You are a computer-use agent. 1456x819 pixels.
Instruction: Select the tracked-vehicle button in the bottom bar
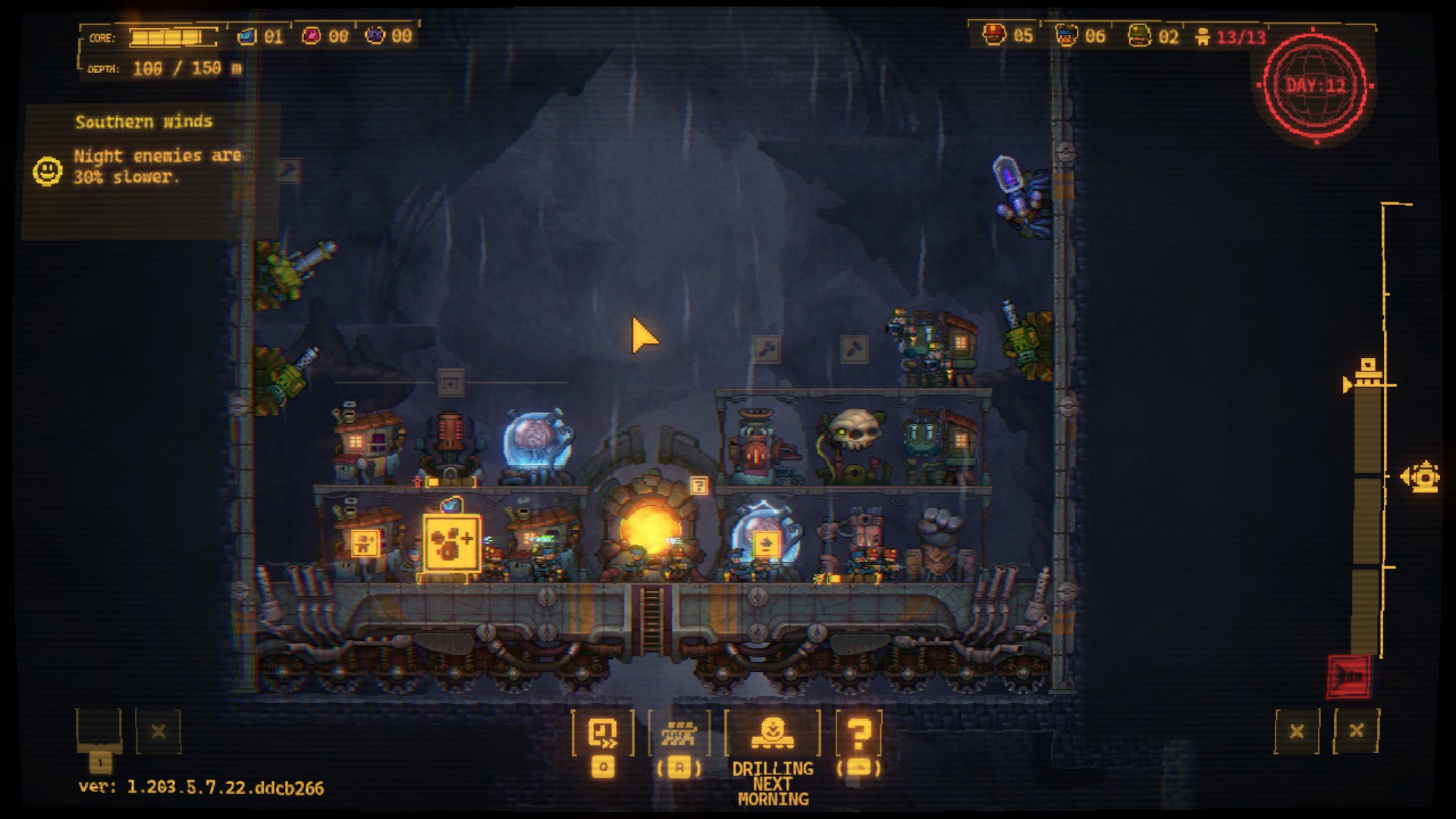point(679,733)
